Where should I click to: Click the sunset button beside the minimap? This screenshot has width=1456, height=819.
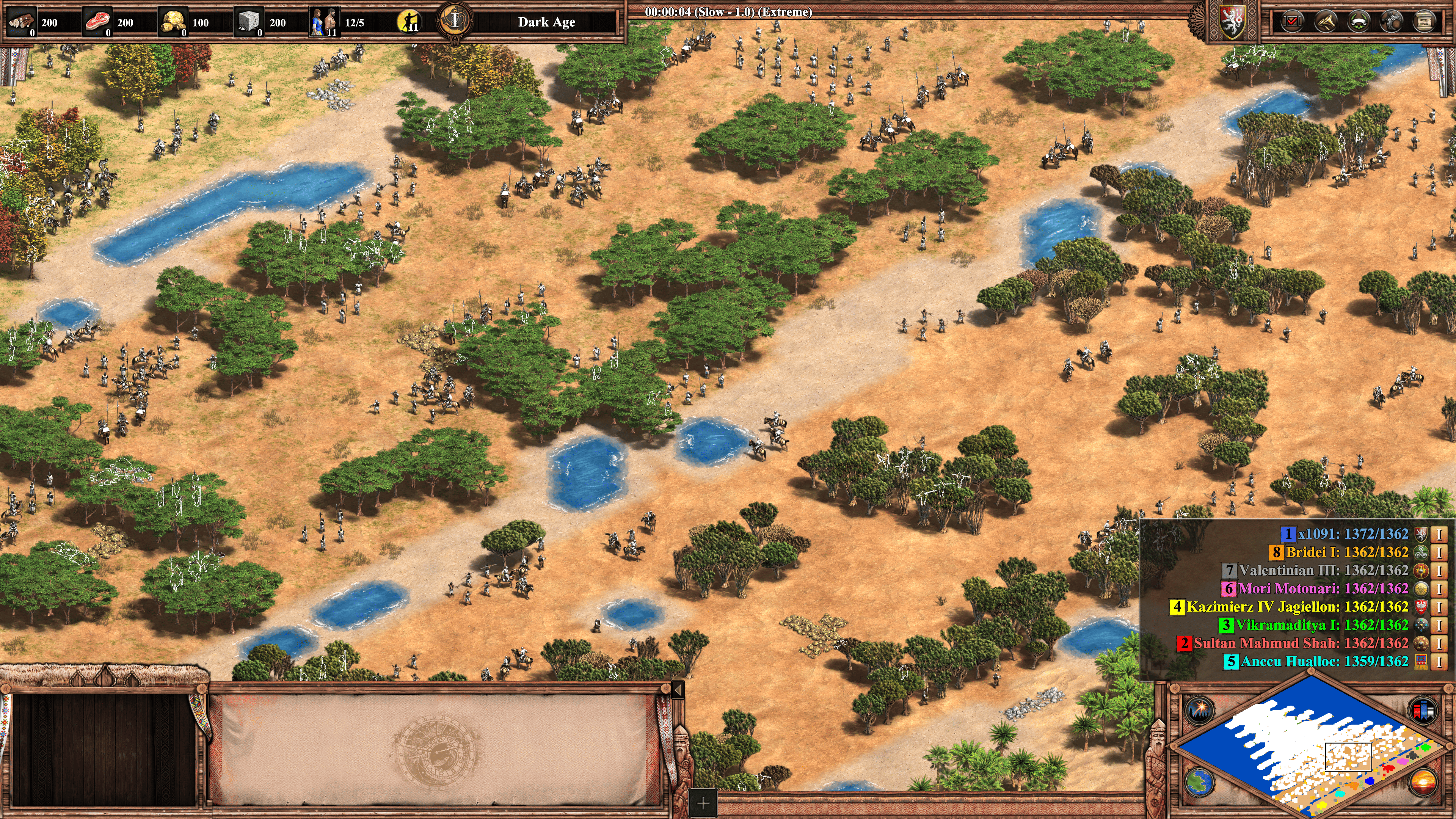[1423, 782]
